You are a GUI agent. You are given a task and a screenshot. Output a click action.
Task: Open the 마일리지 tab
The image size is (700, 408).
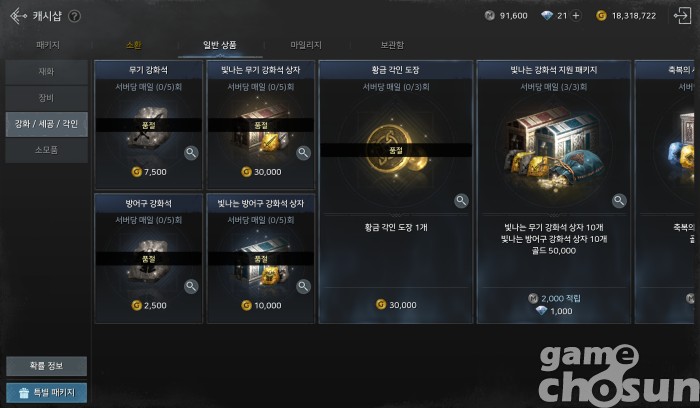(306, 45)
